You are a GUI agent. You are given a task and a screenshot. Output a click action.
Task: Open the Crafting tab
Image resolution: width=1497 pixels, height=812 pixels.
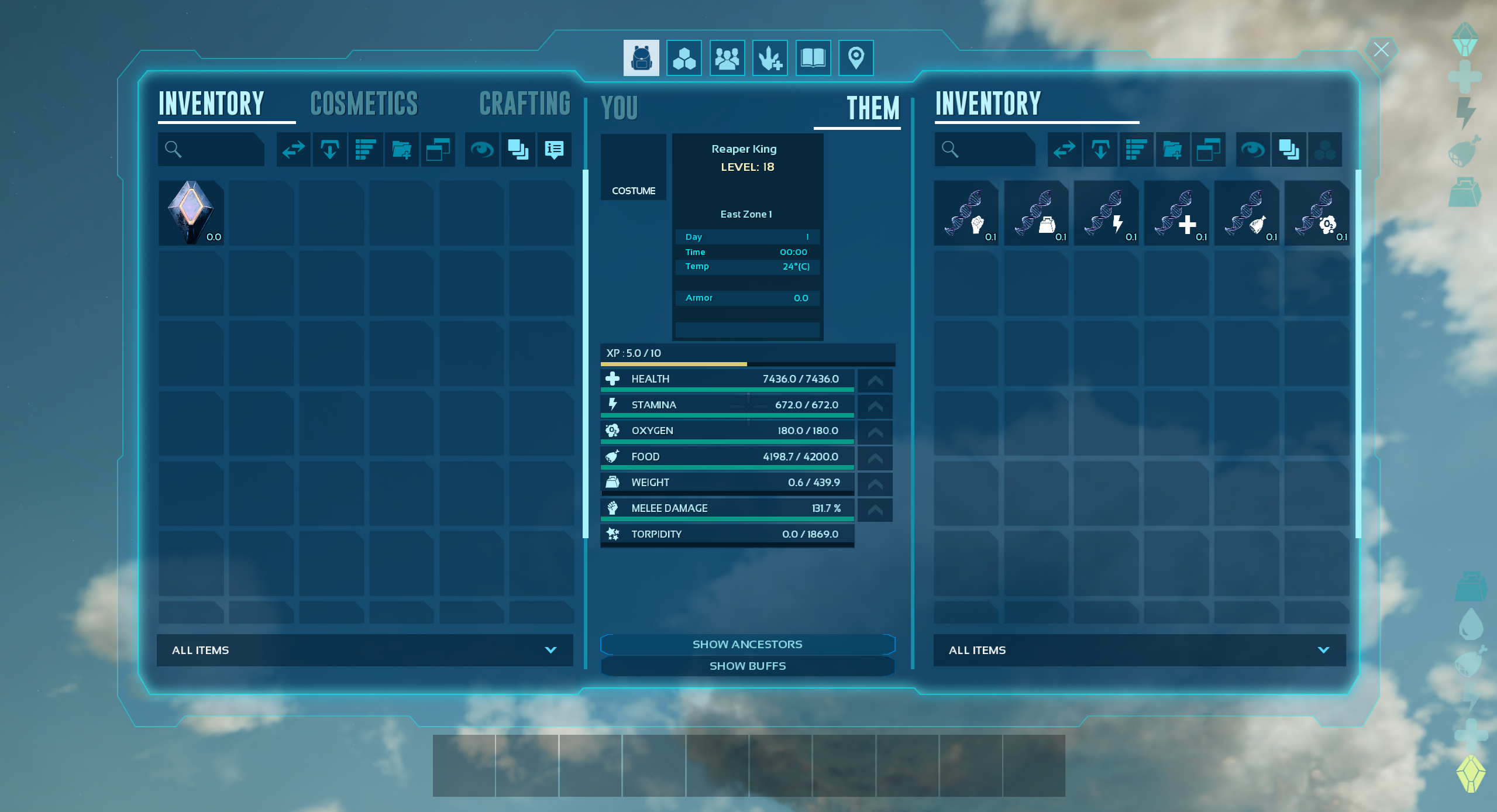(524, 104)
